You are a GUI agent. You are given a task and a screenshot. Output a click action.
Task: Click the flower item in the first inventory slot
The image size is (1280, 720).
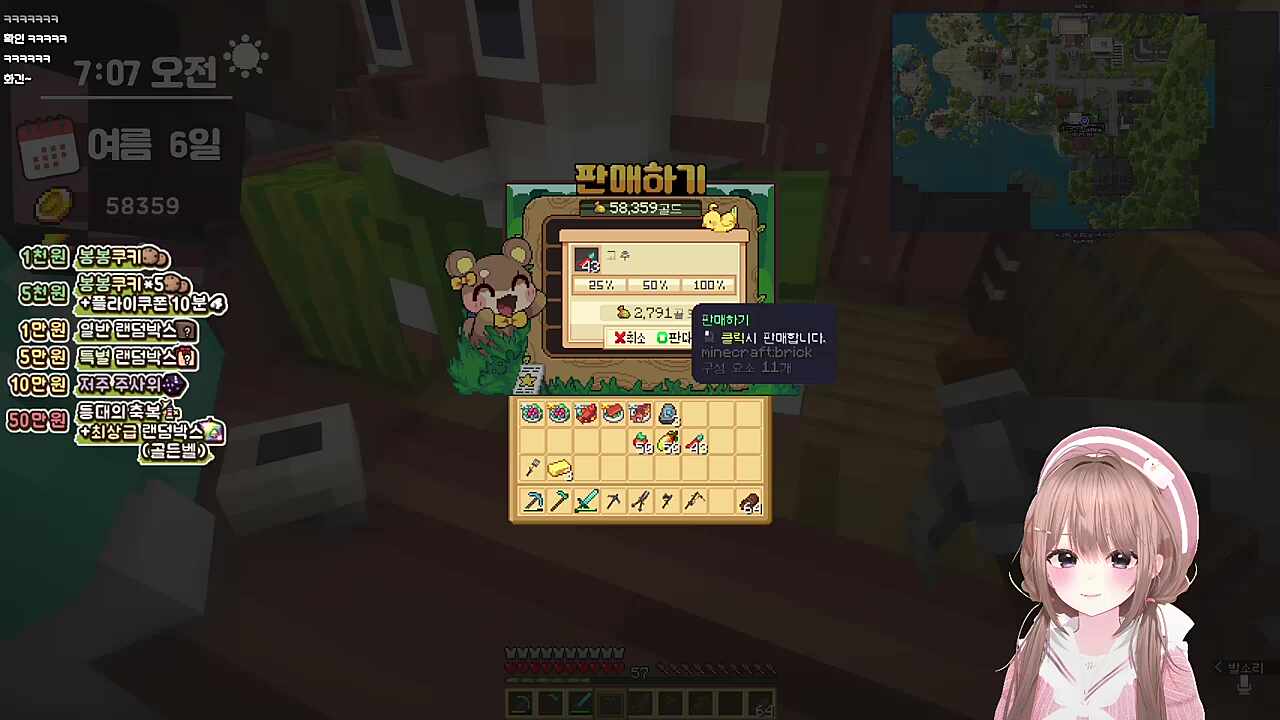pyautogui.click(x=532, y=413)
